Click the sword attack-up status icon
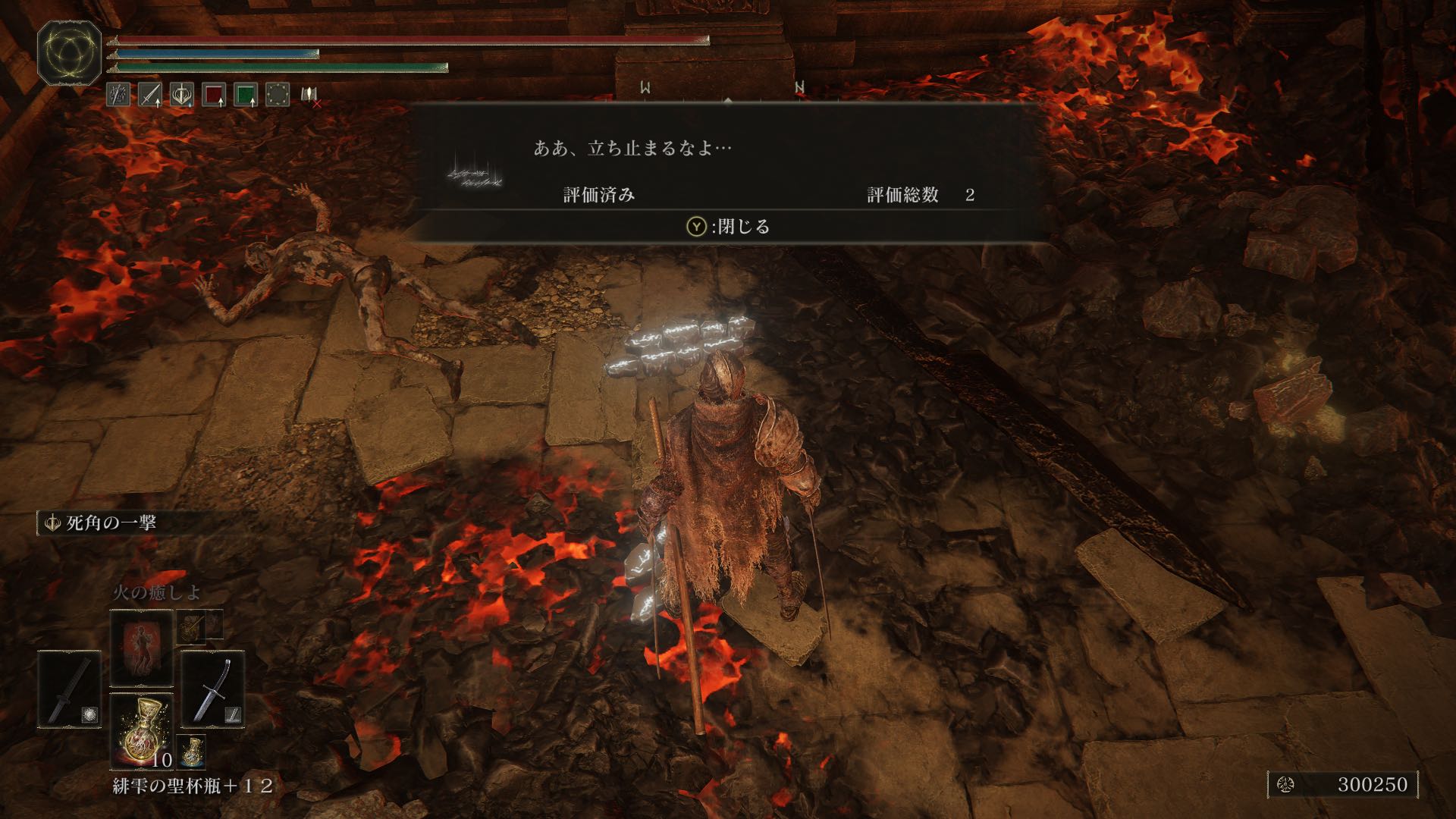This screenshot has height=819, width=1456. [x=150, y=95]
